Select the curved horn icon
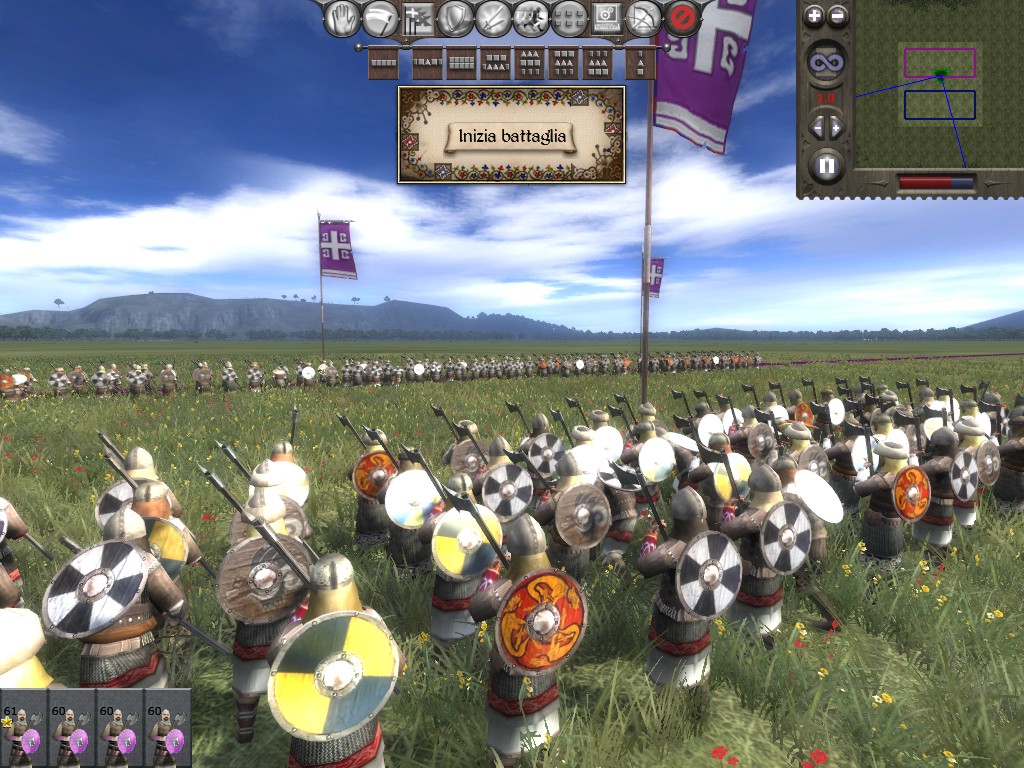Image resolution: width=1024 pixels, height=768 pixels. tap(380, 18)
